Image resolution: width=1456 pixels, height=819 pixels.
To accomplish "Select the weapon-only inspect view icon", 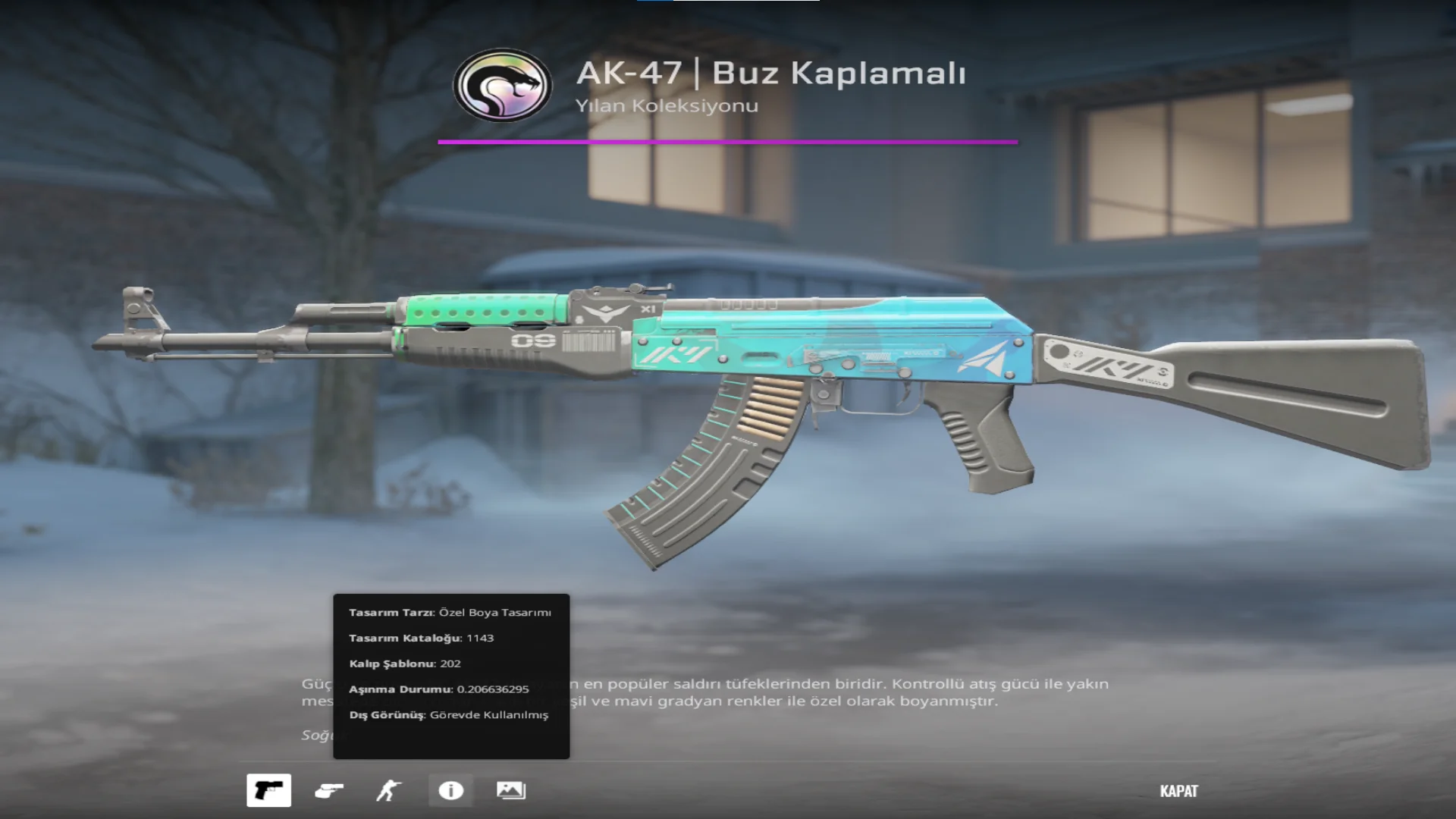I will tap(268, 790).
